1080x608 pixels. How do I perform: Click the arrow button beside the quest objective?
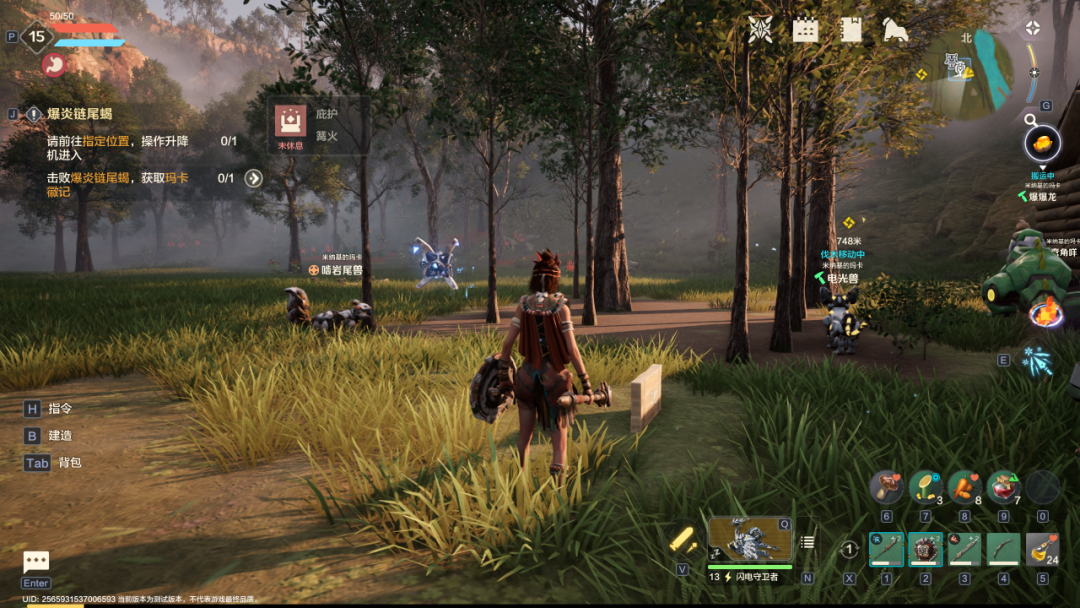(x=254, y=178)
